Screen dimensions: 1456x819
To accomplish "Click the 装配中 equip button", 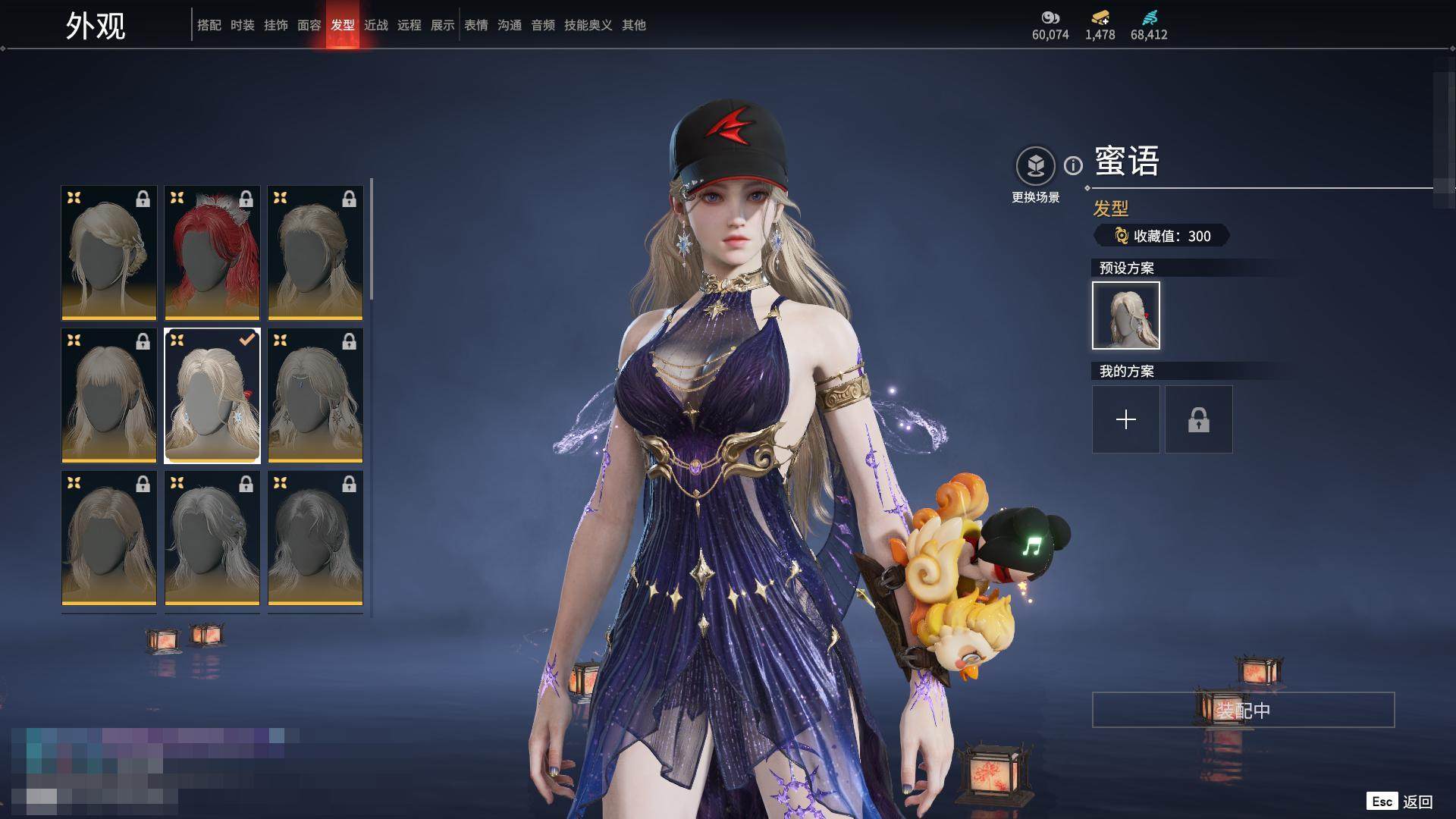I will [x=1243, y=710].
